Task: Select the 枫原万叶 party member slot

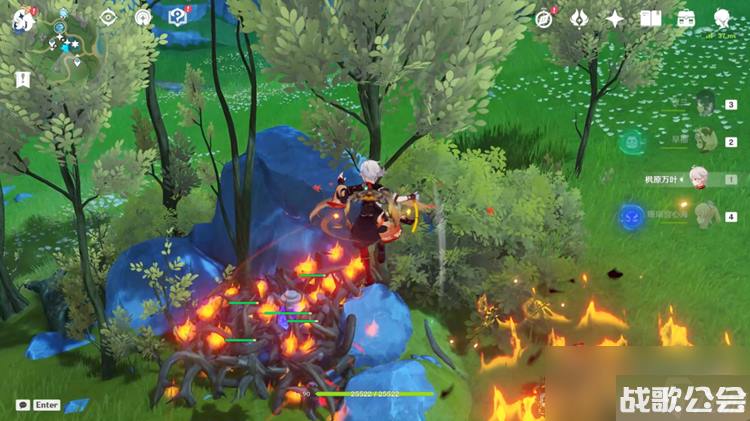Action: click(698, 179)
